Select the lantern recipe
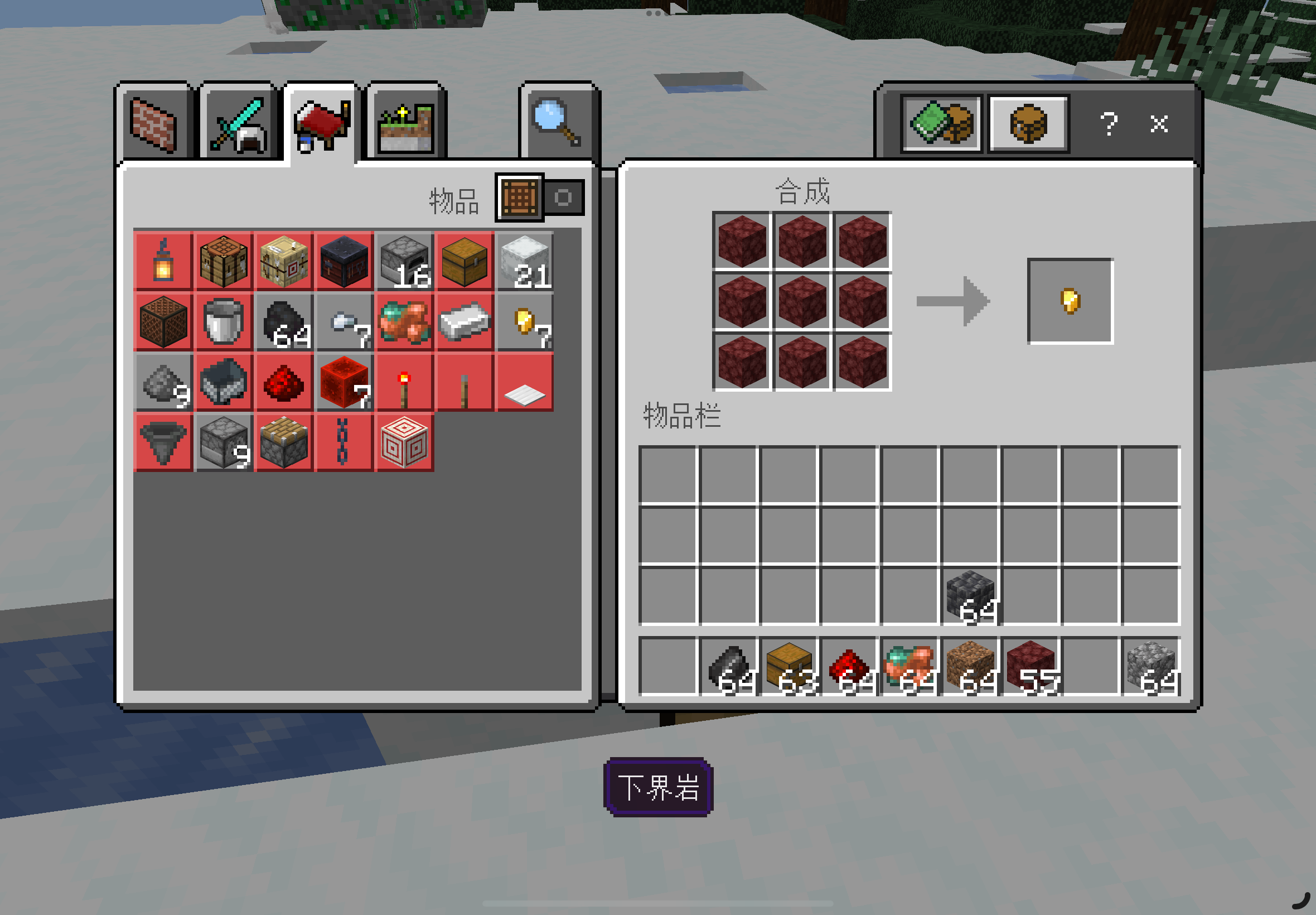 [x=163, y=261]
